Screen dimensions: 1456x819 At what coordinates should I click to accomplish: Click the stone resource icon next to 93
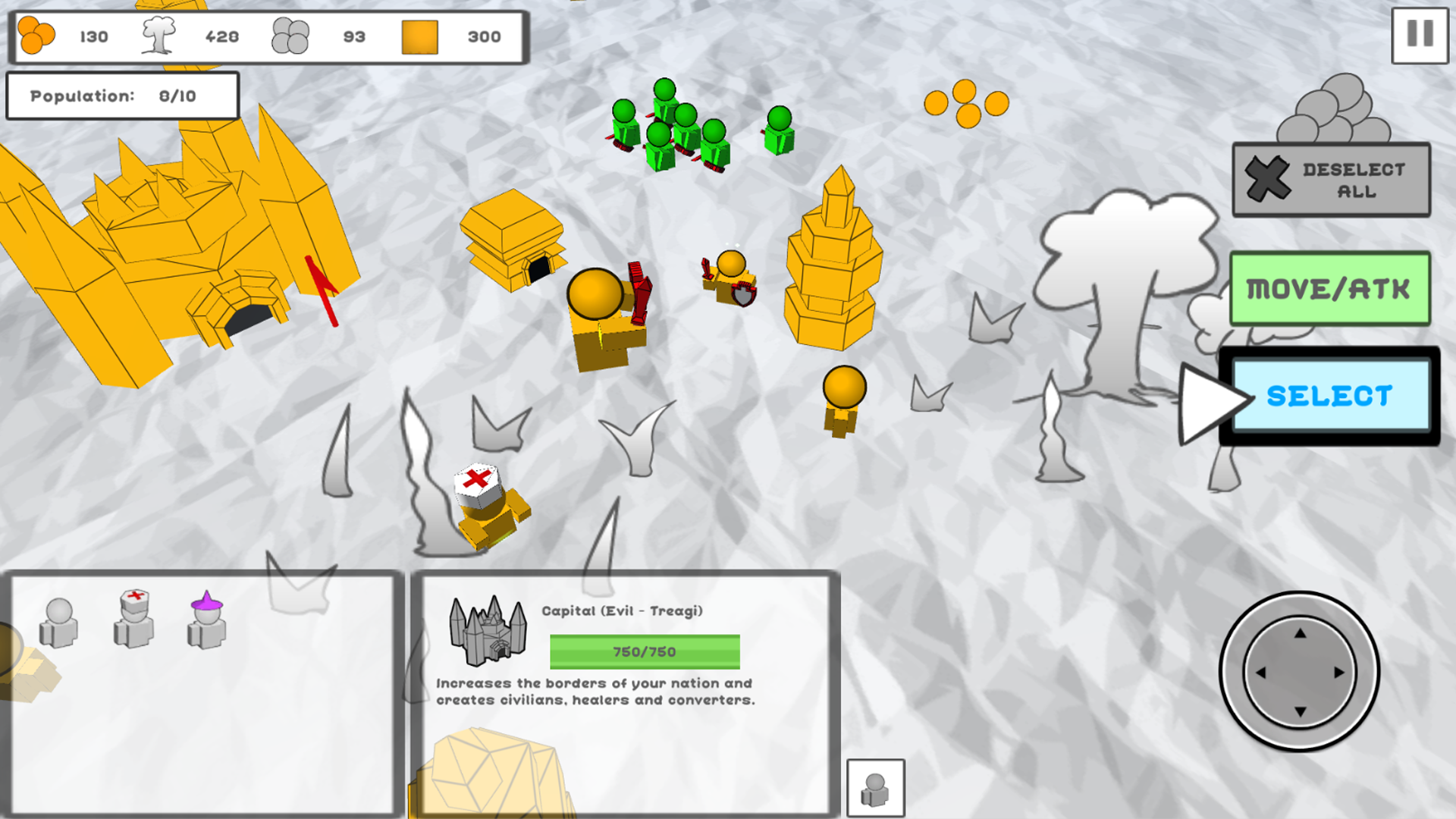point(290,34)
